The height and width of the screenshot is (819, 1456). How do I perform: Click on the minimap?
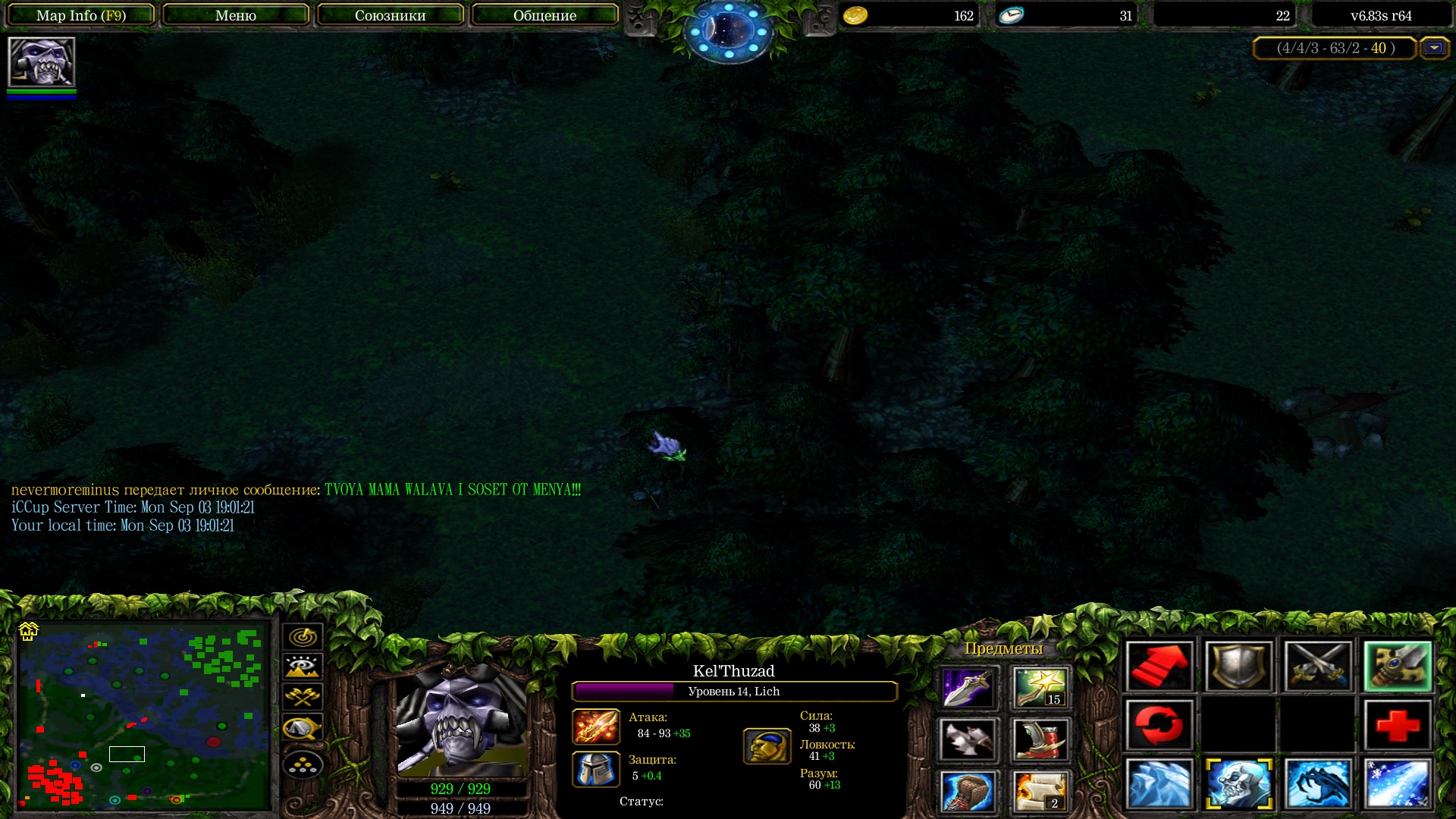click(144, 715)
